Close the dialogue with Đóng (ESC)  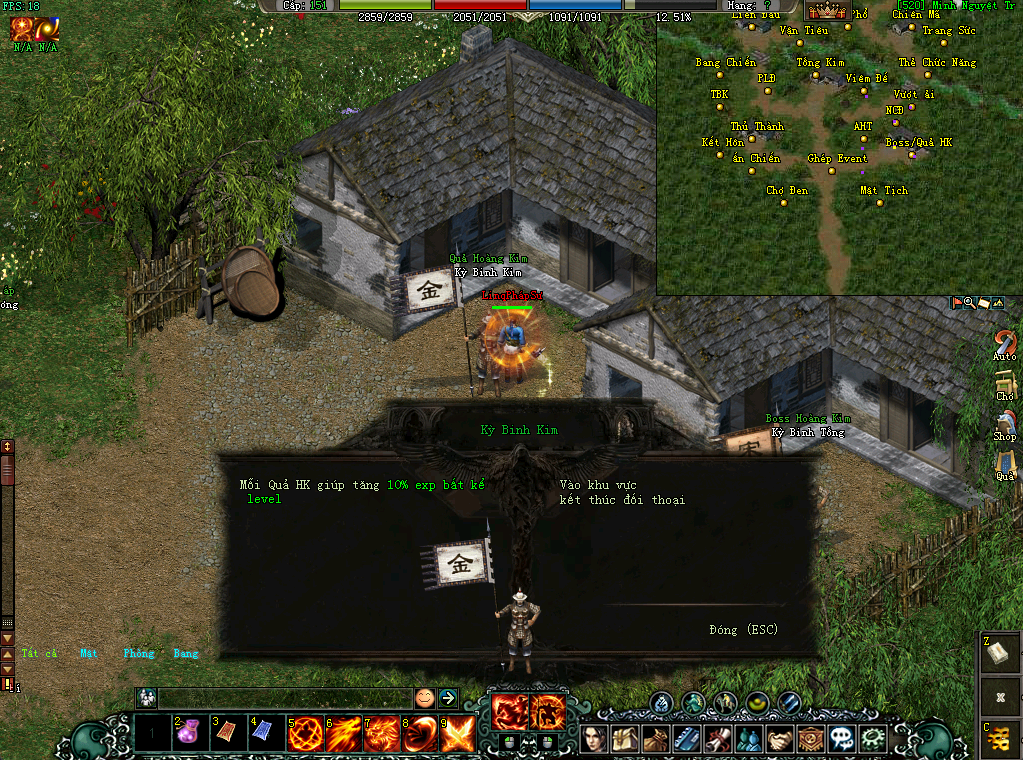743,630
